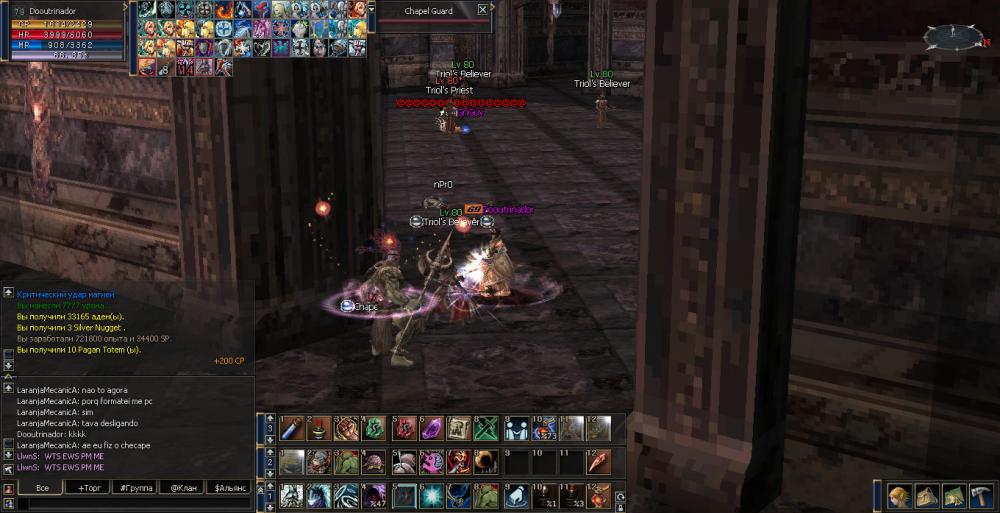Open the +Торг trade chat tab

[88, 487]
